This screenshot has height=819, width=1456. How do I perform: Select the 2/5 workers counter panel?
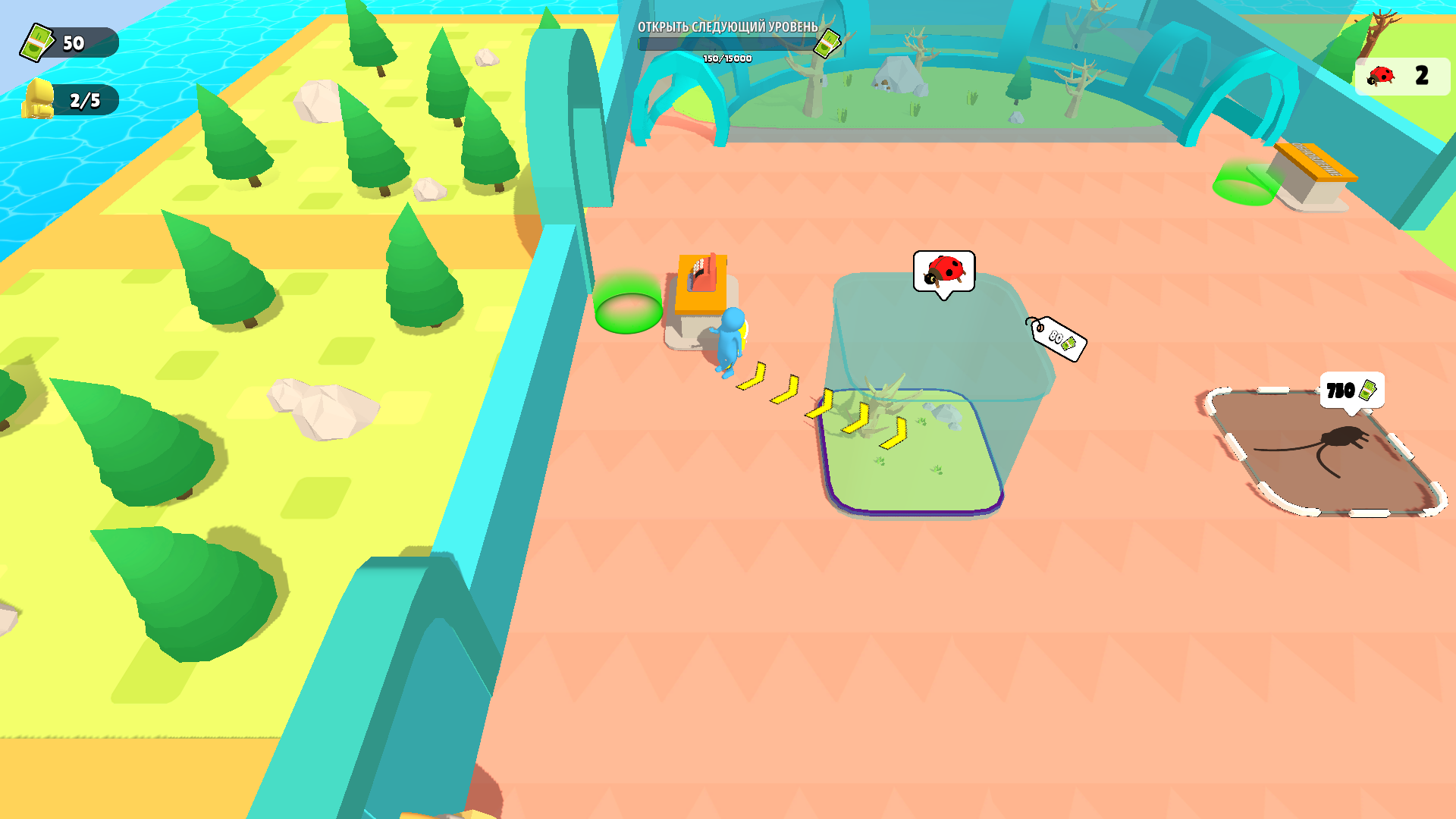click(x=83, y=97)
